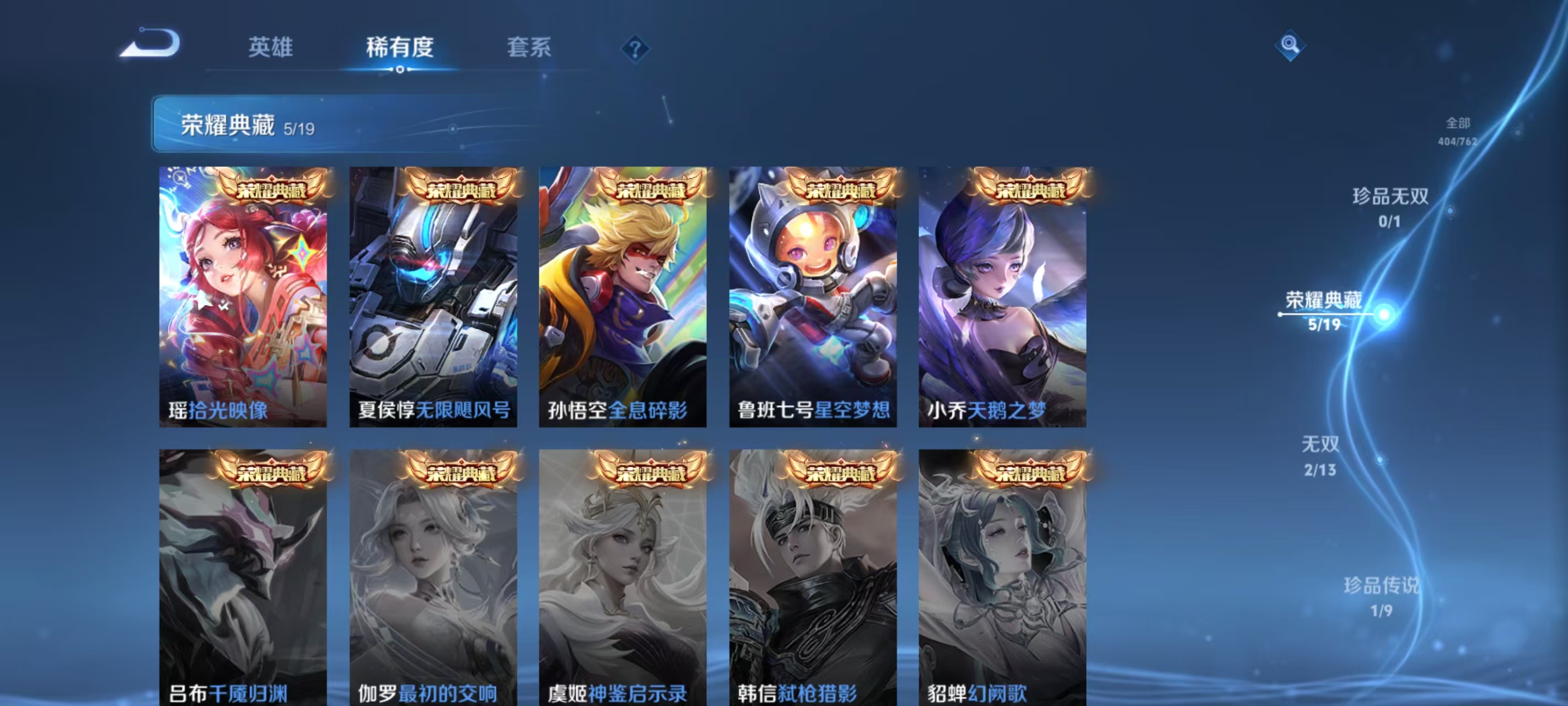Switch to the 英雄 tab
Viewport: 1568px width, 706px height.
[x=270, y=49]
